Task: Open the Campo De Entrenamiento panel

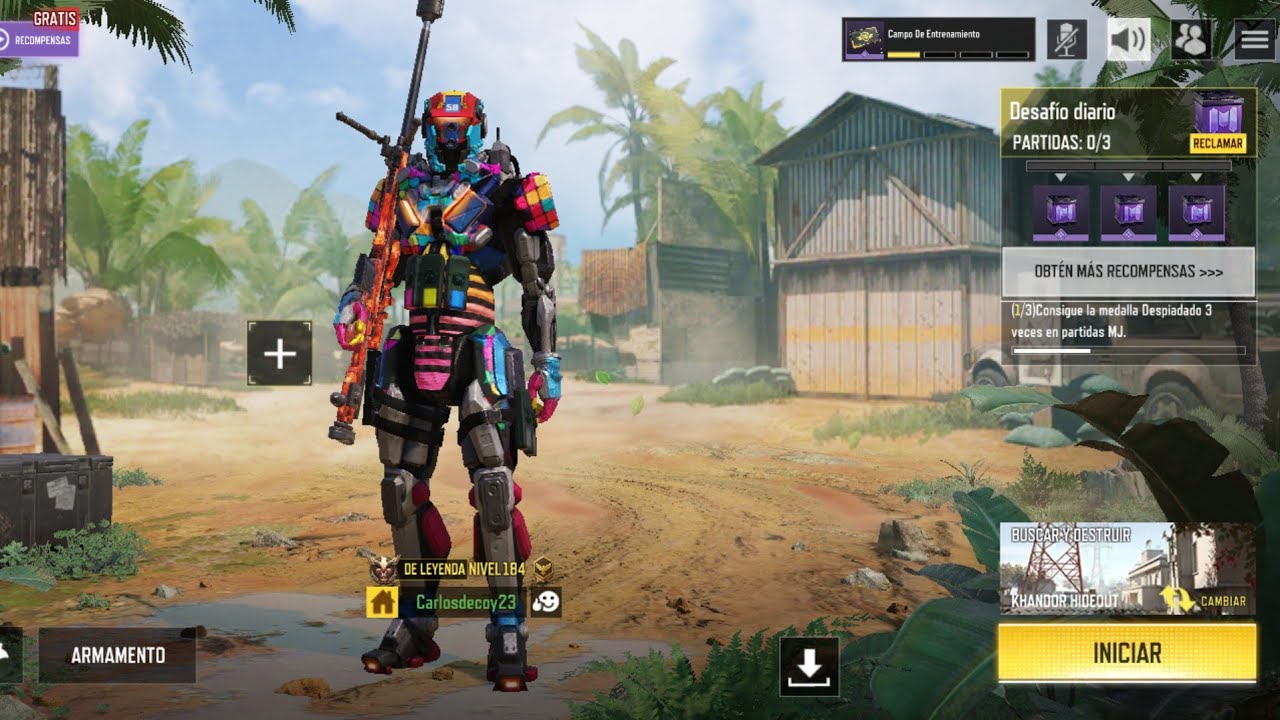Action: tap(938, 40)
